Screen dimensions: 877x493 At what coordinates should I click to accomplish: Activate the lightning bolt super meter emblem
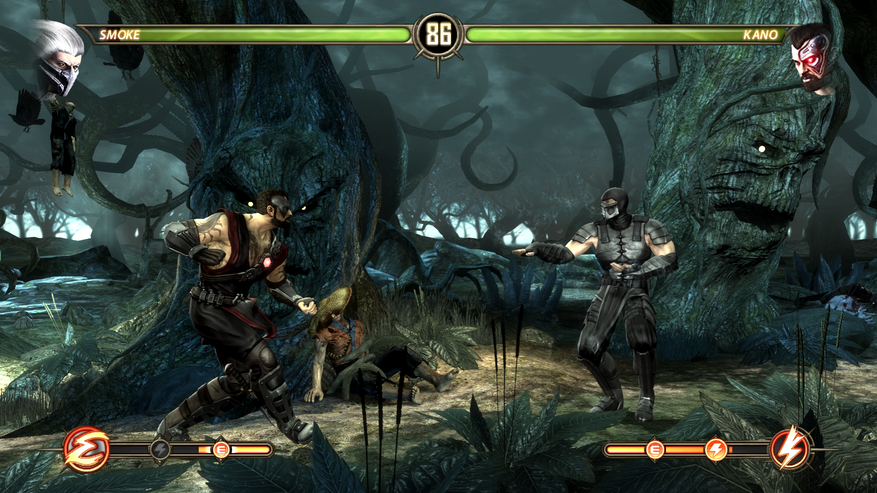pos(790,449)
